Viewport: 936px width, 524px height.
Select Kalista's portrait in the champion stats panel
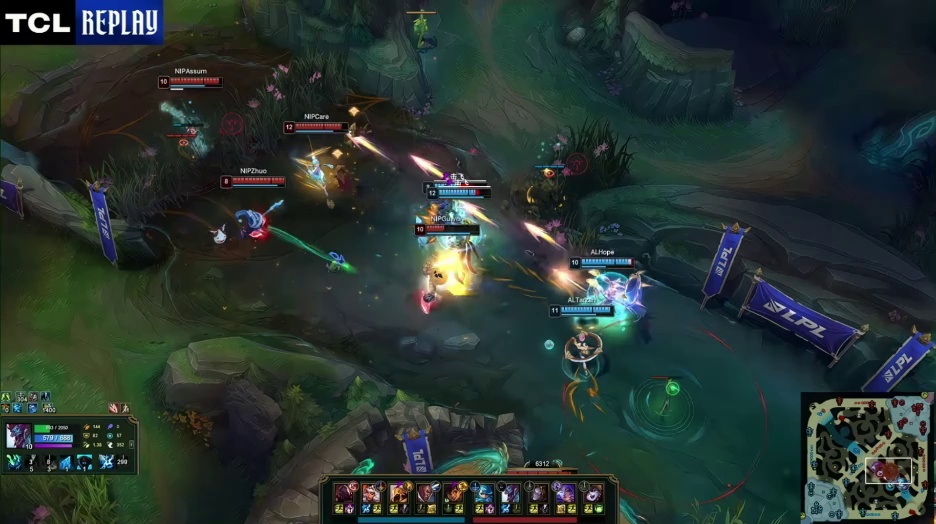[x=19, y=436]
